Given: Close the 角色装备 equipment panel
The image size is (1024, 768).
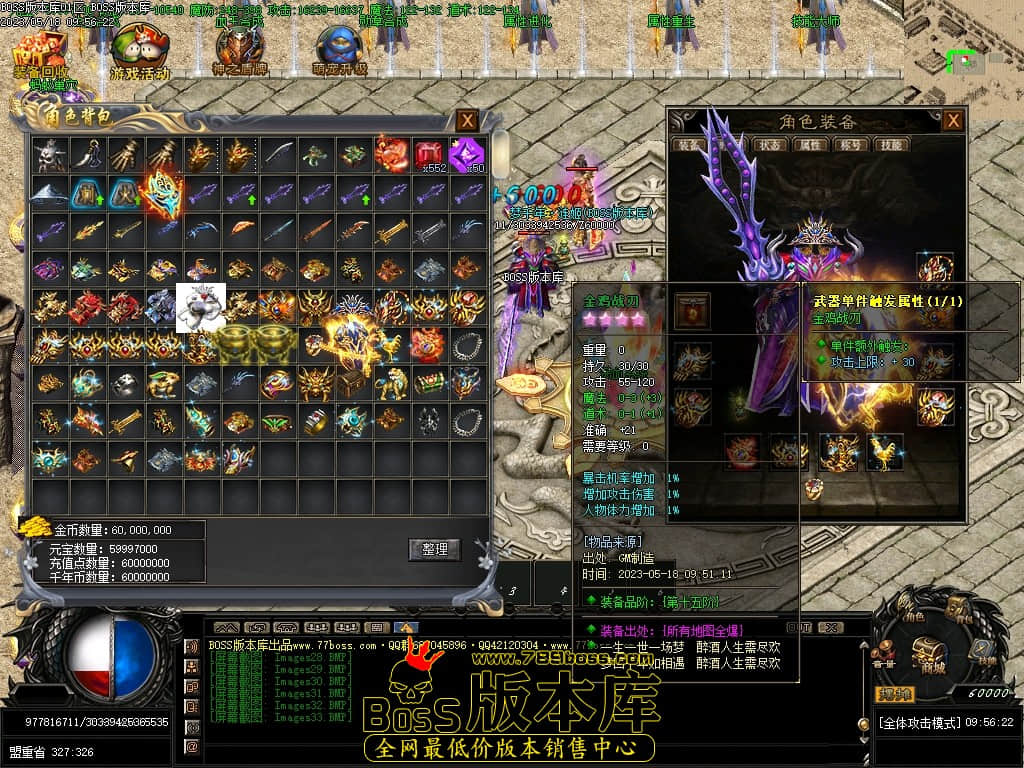Looking at the screenshot, I should point(953,120).
